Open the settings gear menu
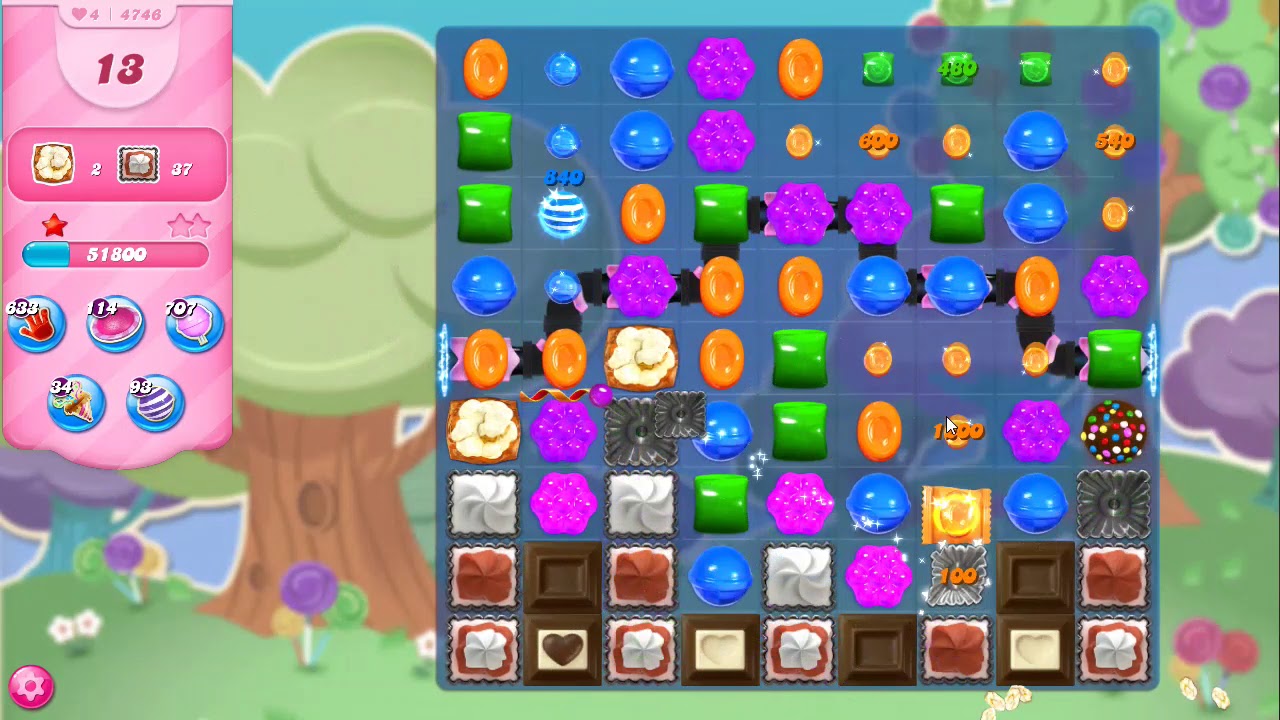Screen dimensions: 1280x720 click(x=32, y=686)
